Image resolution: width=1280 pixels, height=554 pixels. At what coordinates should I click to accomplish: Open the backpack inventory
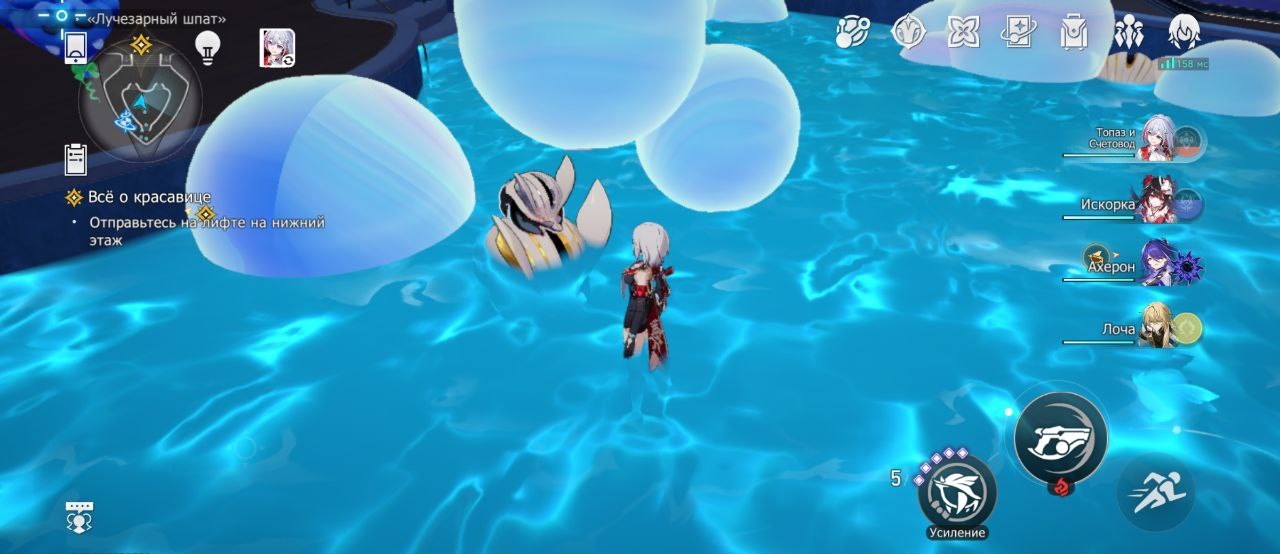pos(1074,33)
